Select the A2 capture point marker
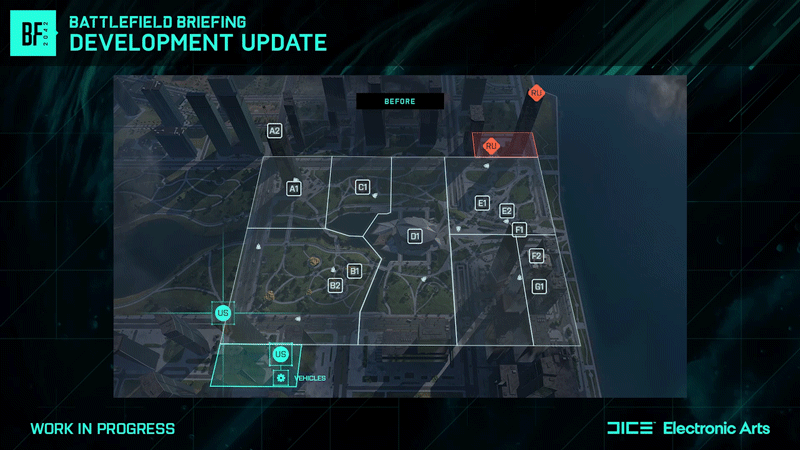 click(x=275, y=131)
